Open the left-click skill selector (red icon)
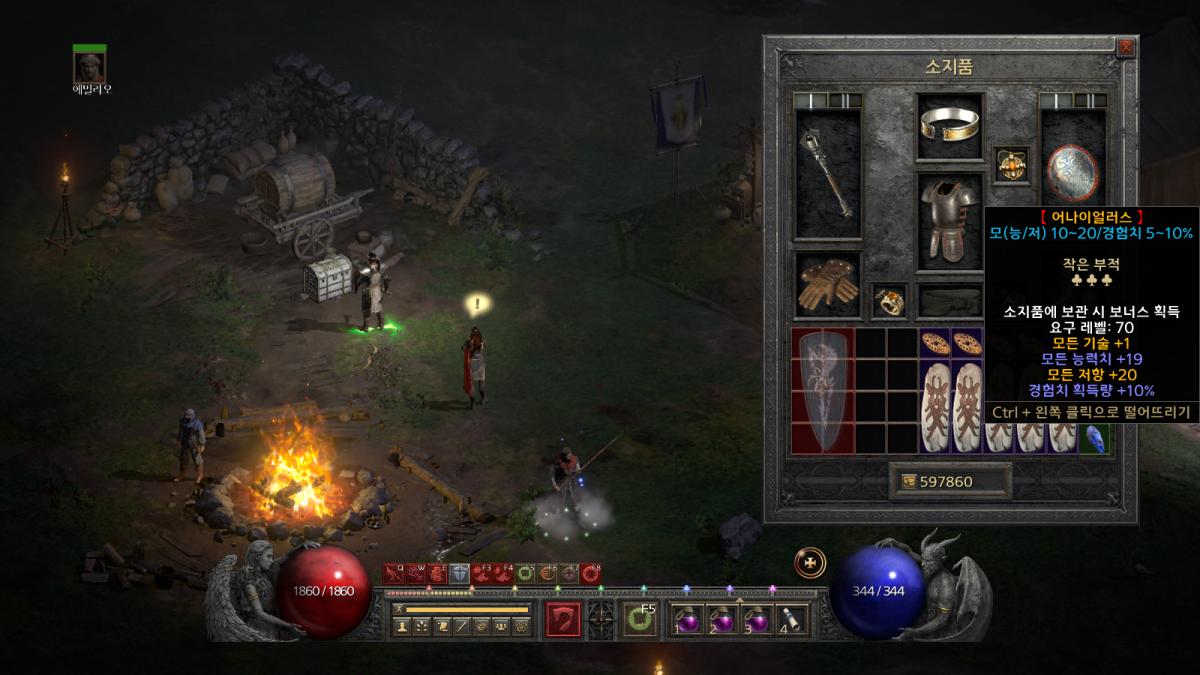Image resolution: width=1200 pixels, height=675 pixels. tap(563, 620)
